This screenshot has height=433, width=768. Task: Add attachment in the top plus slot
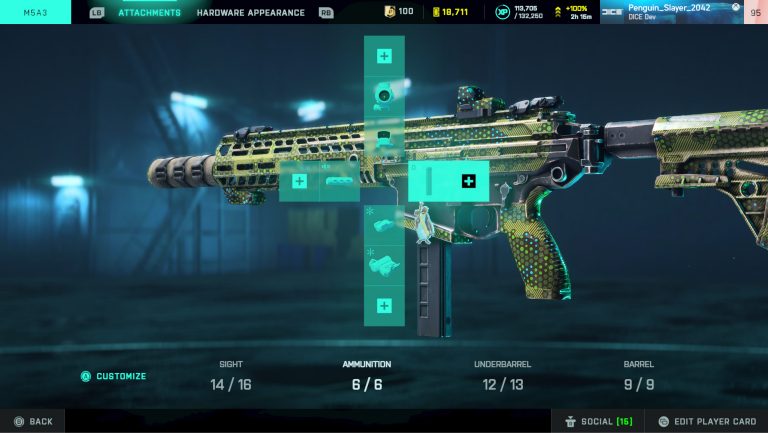384,56
